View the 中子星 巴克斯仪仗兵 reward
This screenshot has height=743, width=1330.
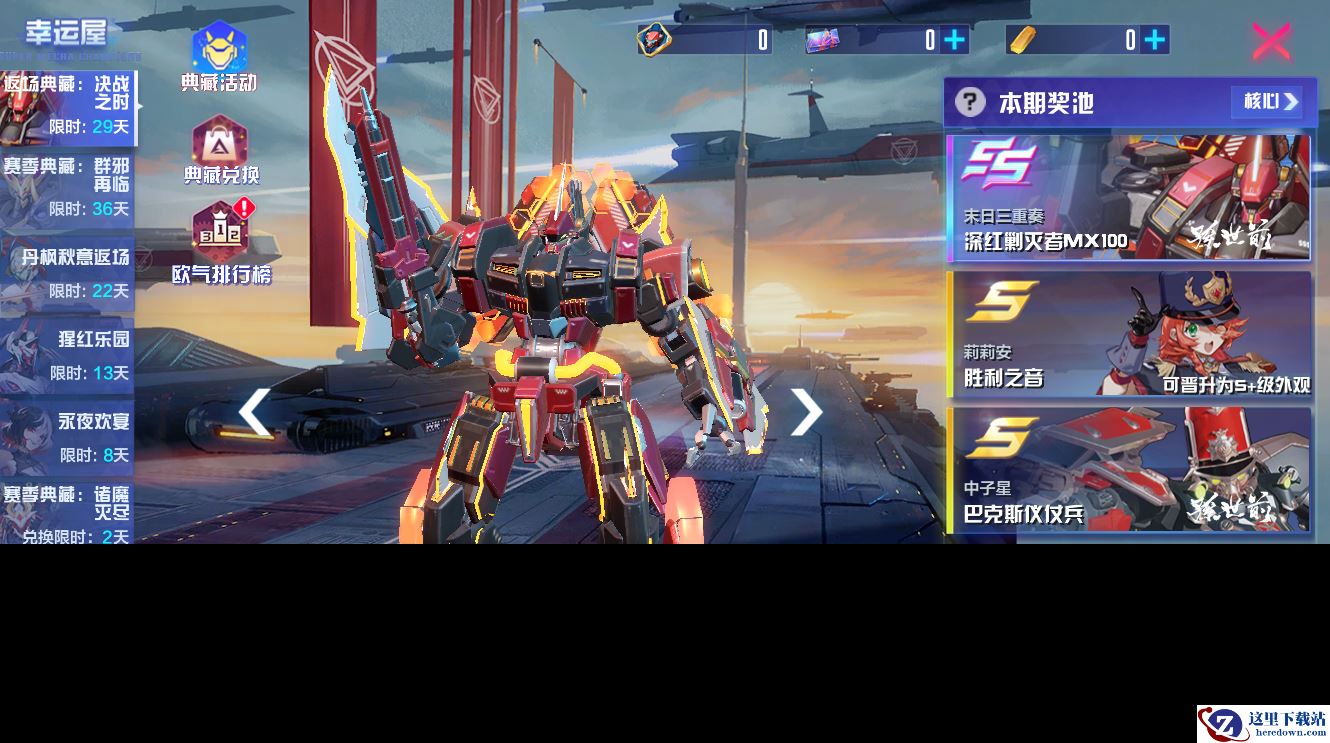(1129, 470)
